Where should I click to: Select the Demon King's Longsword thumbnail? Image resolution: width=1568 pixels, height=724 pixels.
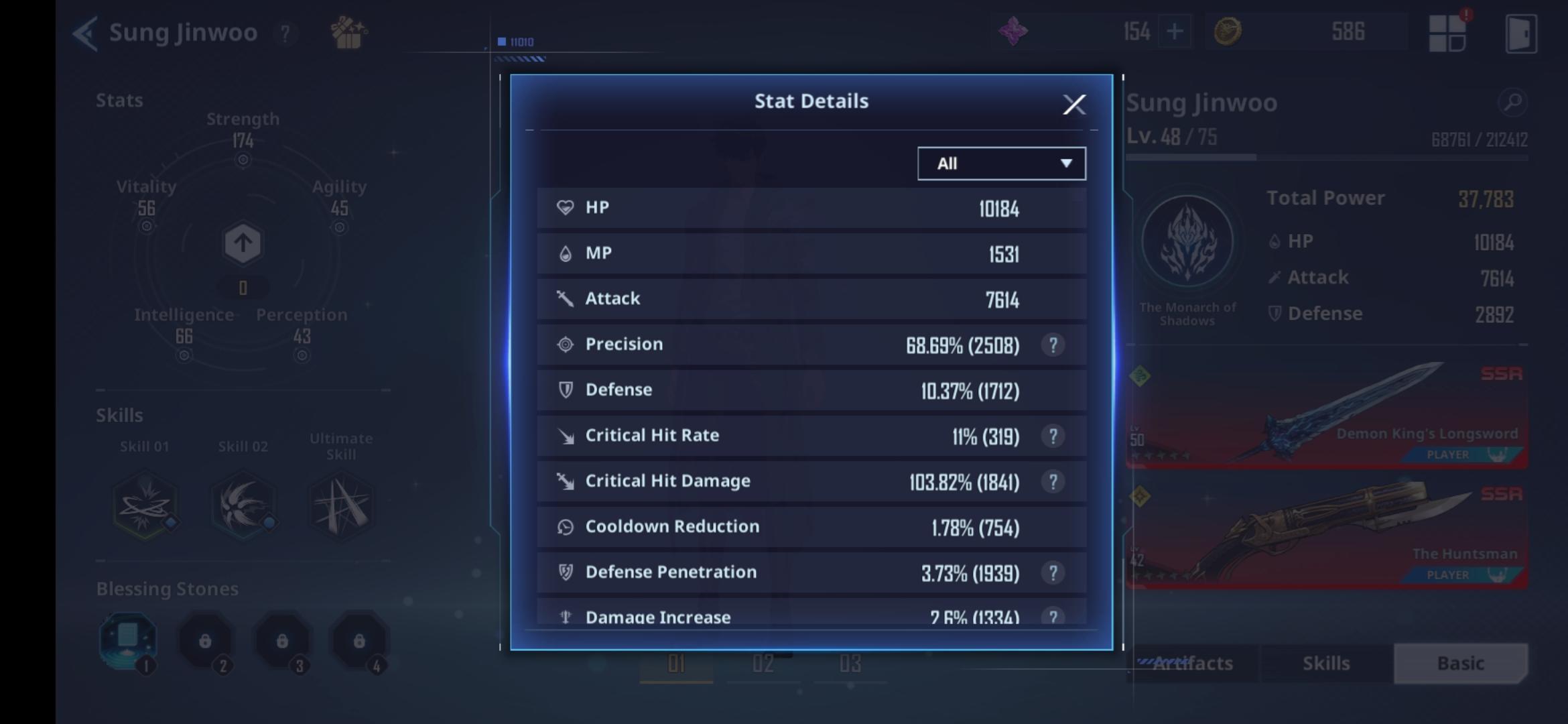pyautogui.click(x=1327, y=412)
